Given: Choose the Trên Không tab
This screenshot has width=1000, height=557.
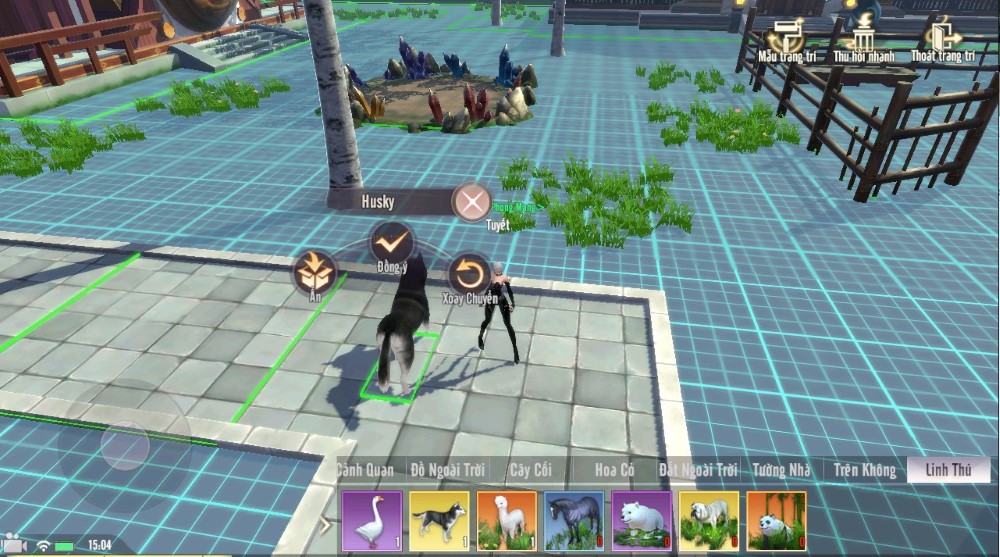Looking at the screenshot, I should point(865,470).
